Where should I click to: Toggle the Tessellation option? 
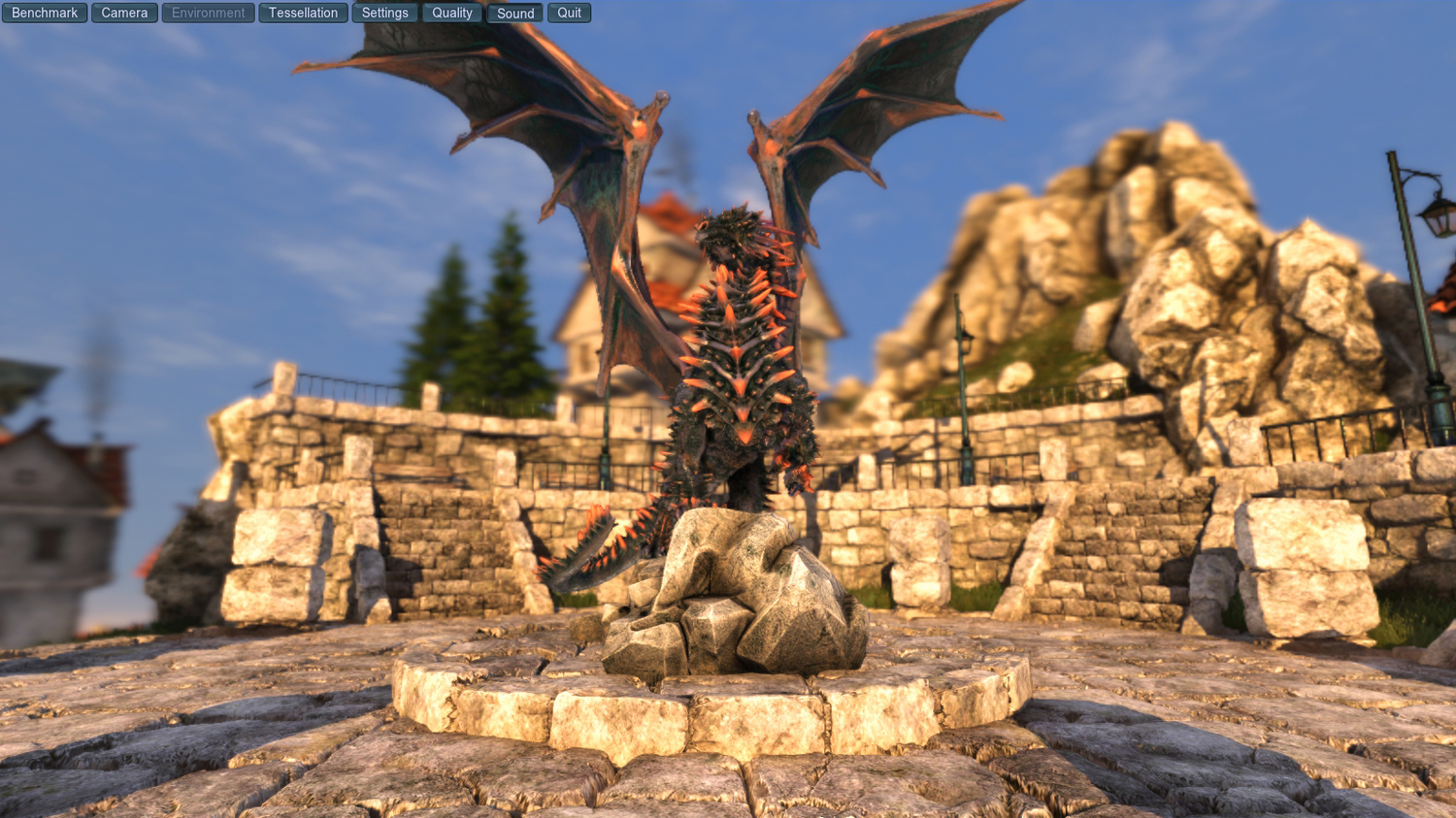click(x=303, y=13)
